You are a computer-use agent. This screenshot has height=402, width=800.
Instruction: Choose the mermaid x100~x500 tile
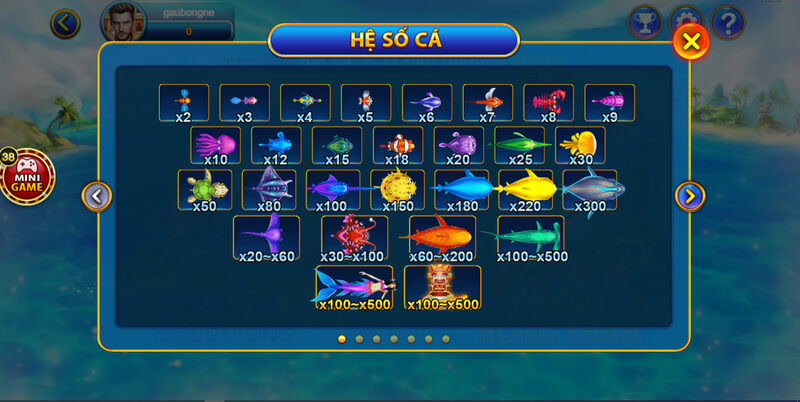pyautogui.click(x=354, y=286)
